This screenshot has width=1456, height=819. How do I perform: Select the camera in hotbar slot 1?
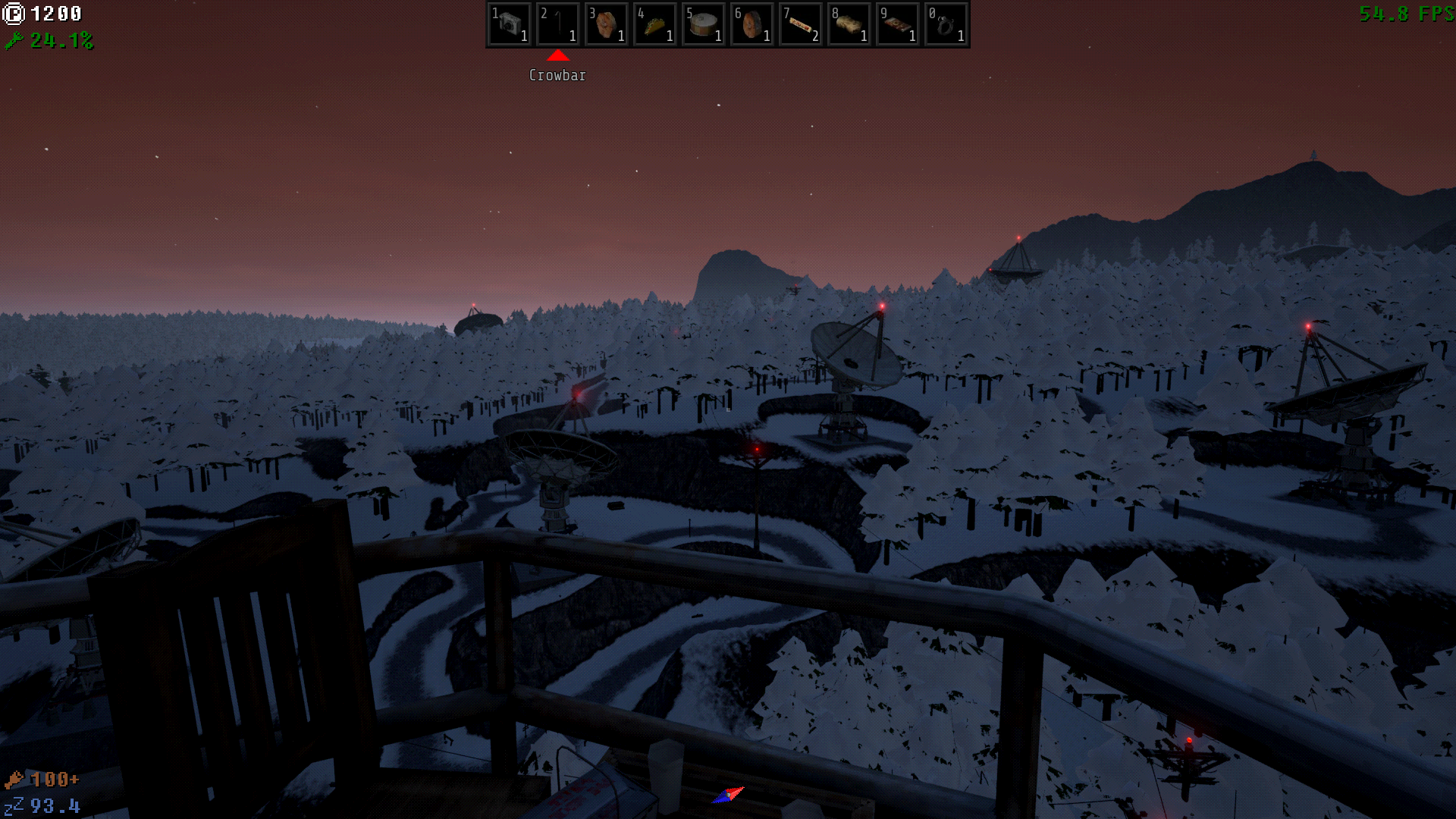[510, 24]
